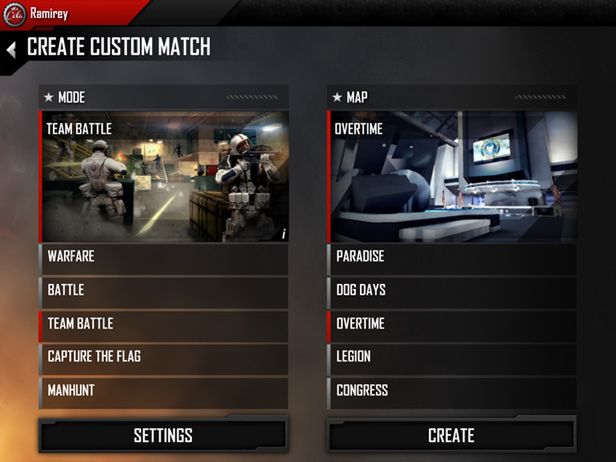The width and height of the screenshot is (616, 462).
Task: Choose Manhunt mode
Action: pos(164,390)
